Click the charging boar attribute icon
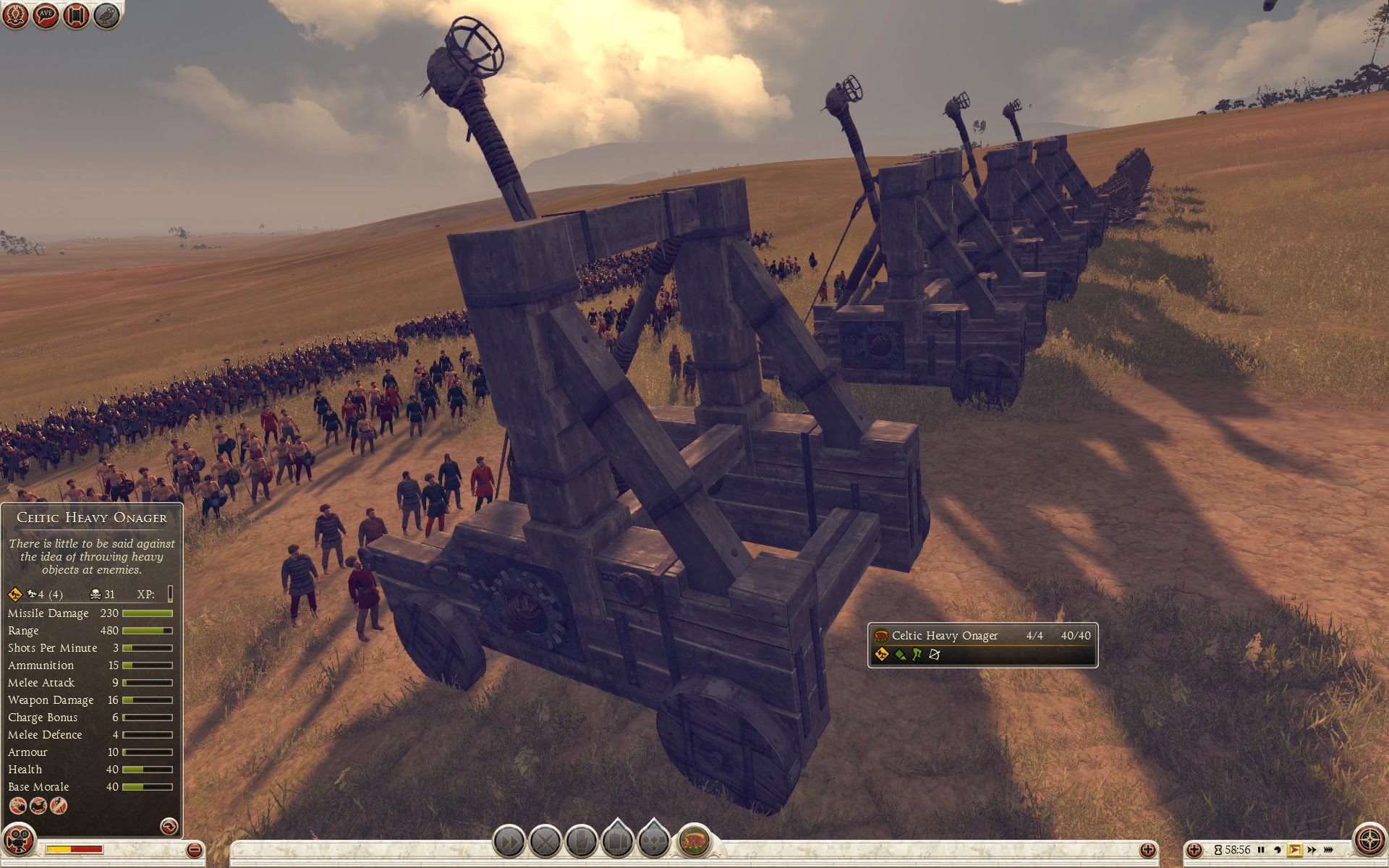1389x868 pixels. [38, 805]
